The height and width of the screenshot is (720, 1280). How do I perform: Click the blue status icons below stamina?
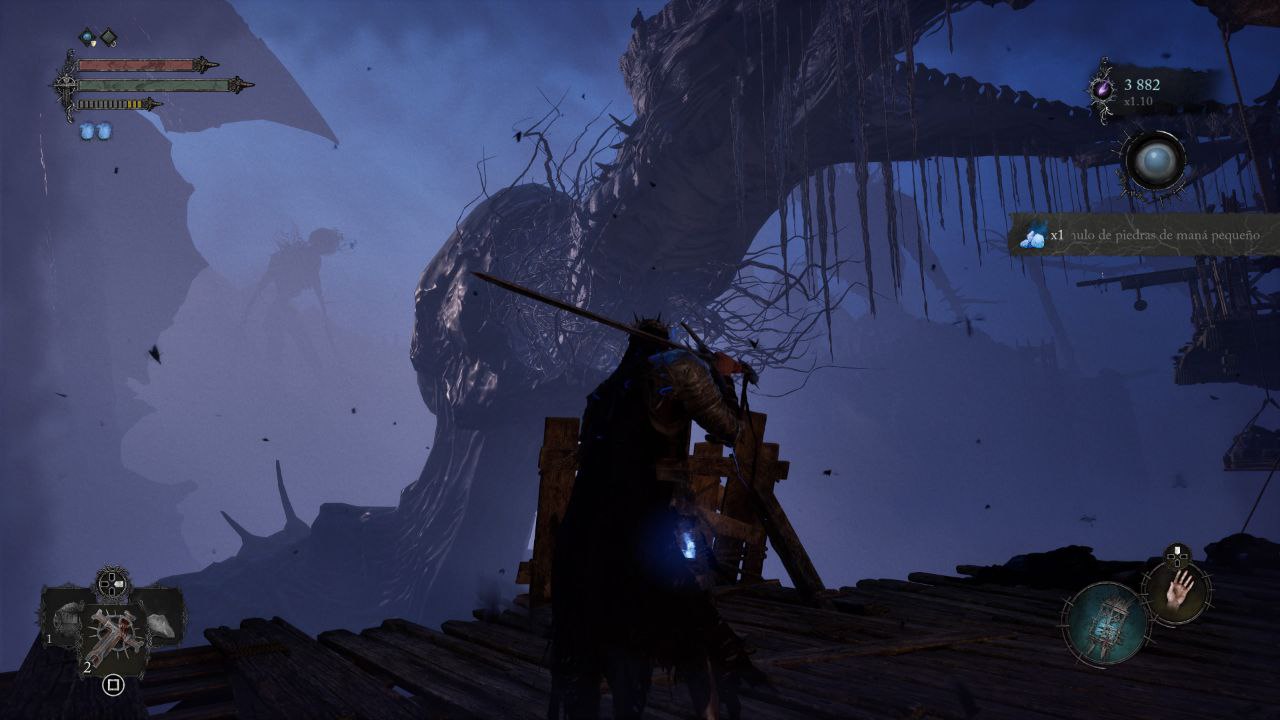point(96,132)
